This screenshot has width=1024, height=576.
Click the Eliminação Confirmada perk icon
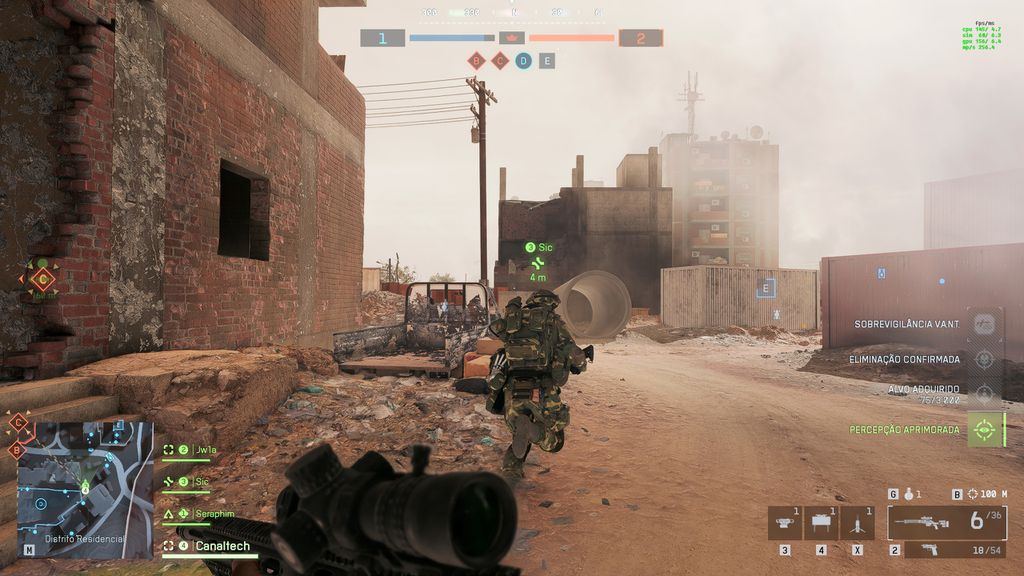click(x=985, y=359)
